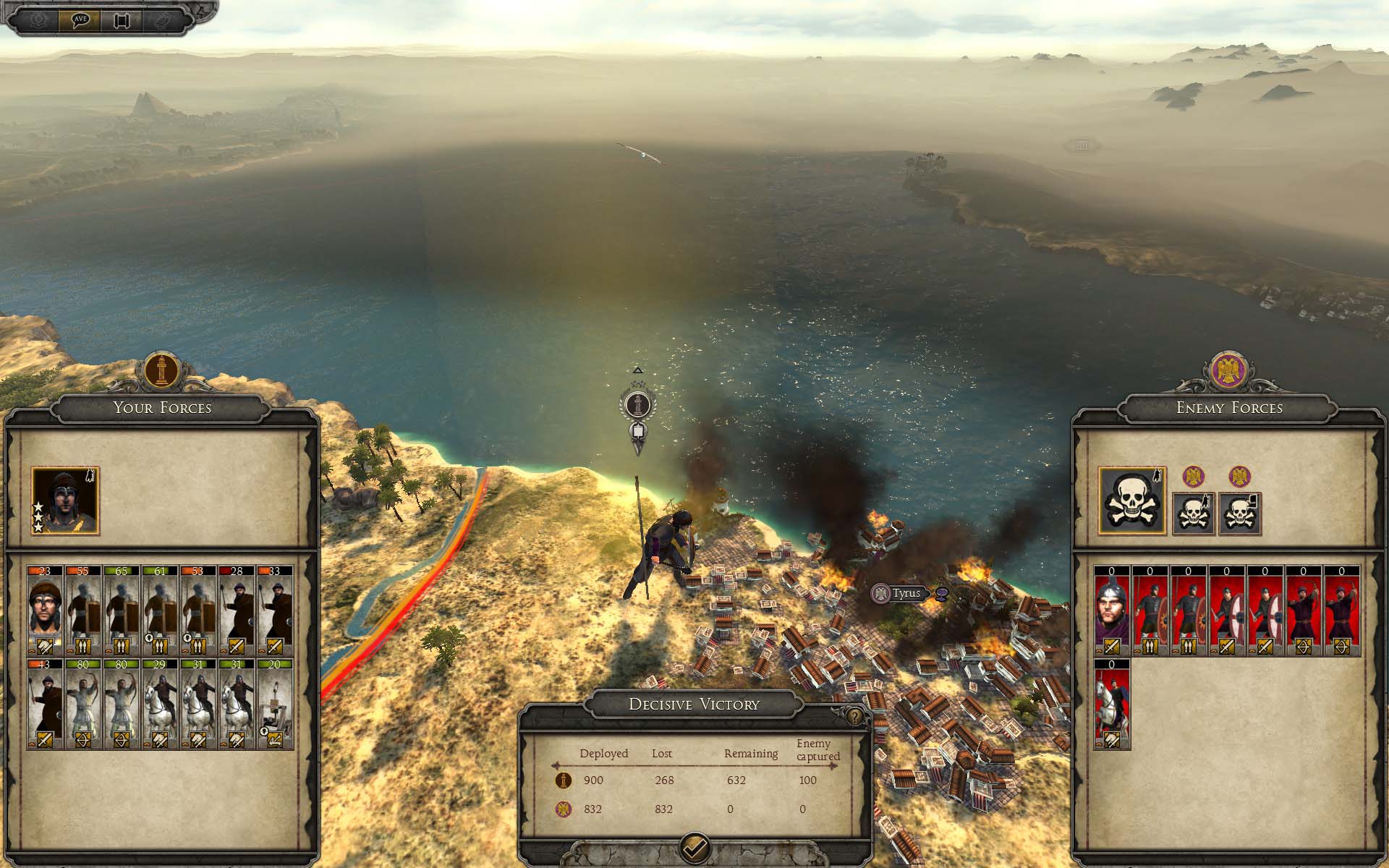Select the enemy cavalry unit card on white horse
The image size is (1389, 868).
pos(1112,704)
